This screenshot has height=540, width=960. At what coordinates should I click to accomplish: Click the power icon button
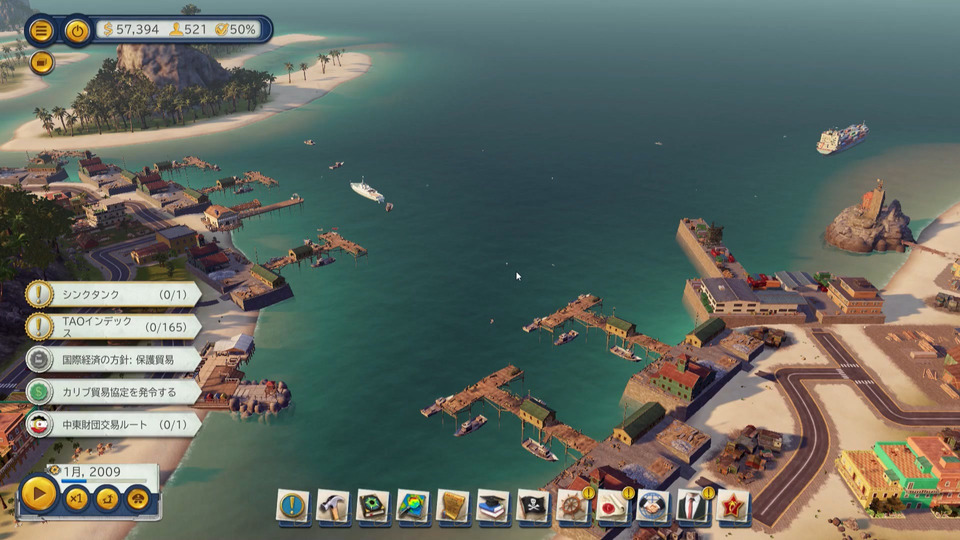click(77, 30)
